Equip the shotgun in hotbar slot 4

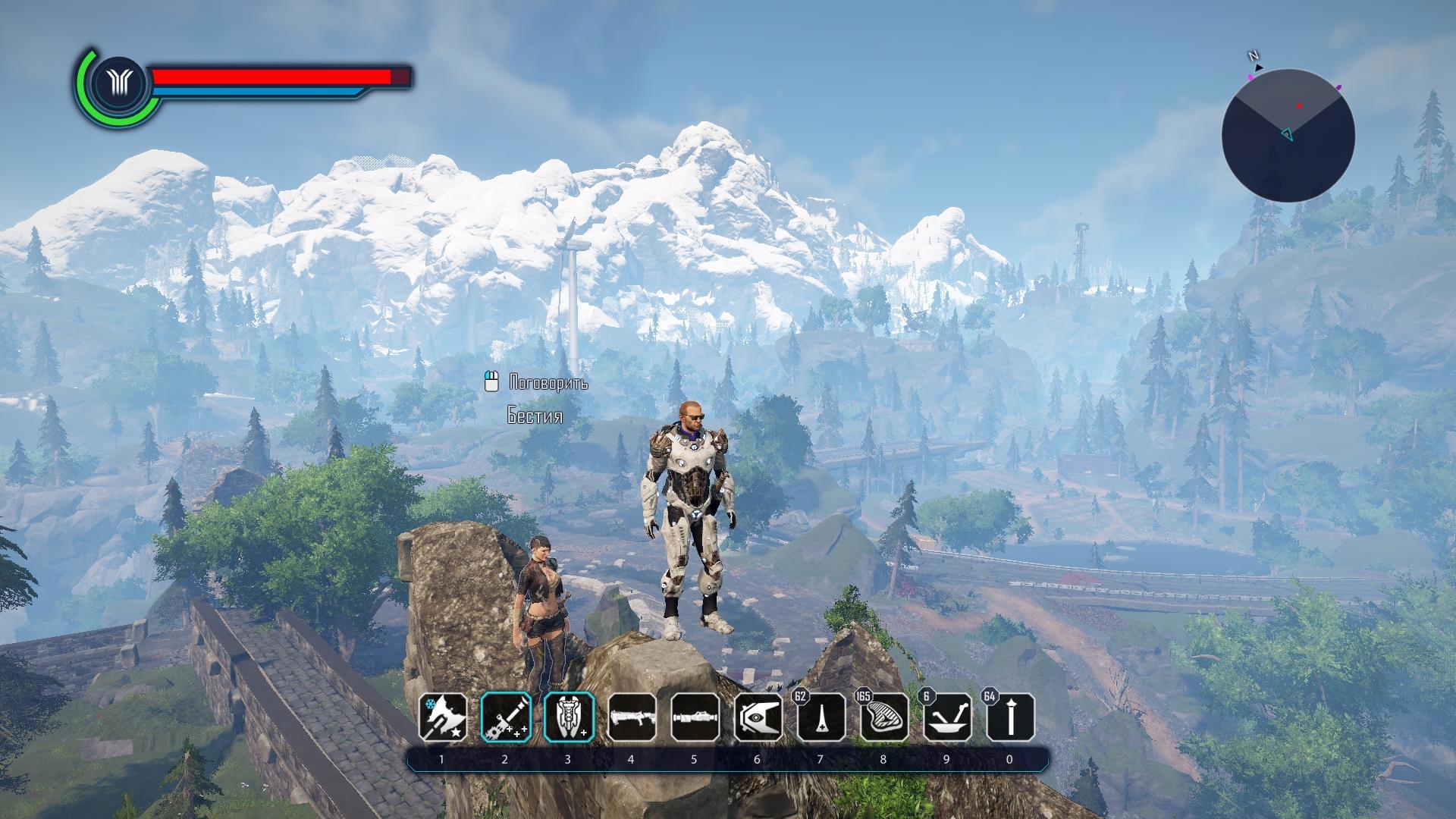tap(632, 717)
